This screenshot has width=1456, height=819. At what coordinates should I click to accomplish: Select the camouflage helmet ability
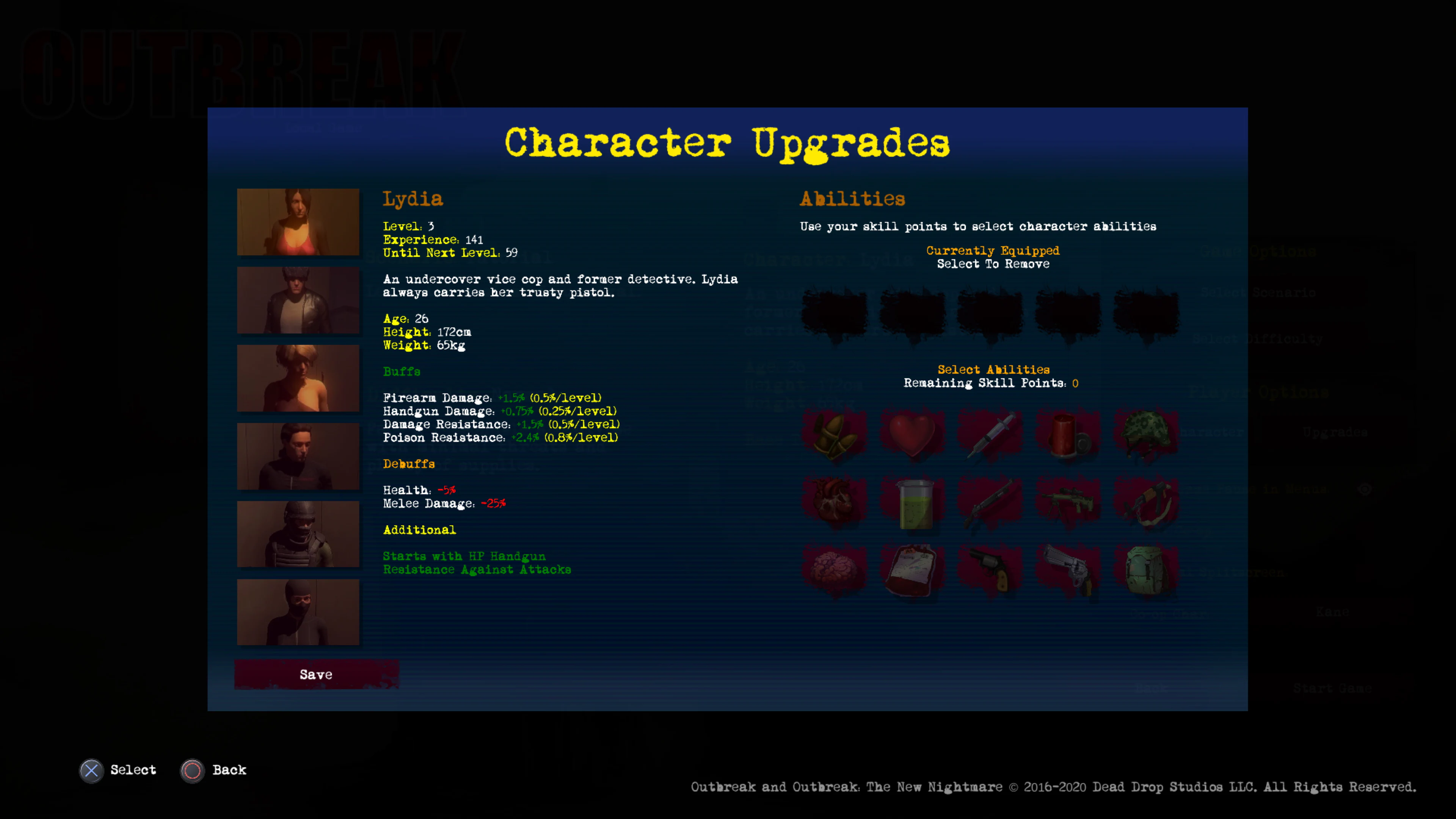click(x=1147, y=435)
